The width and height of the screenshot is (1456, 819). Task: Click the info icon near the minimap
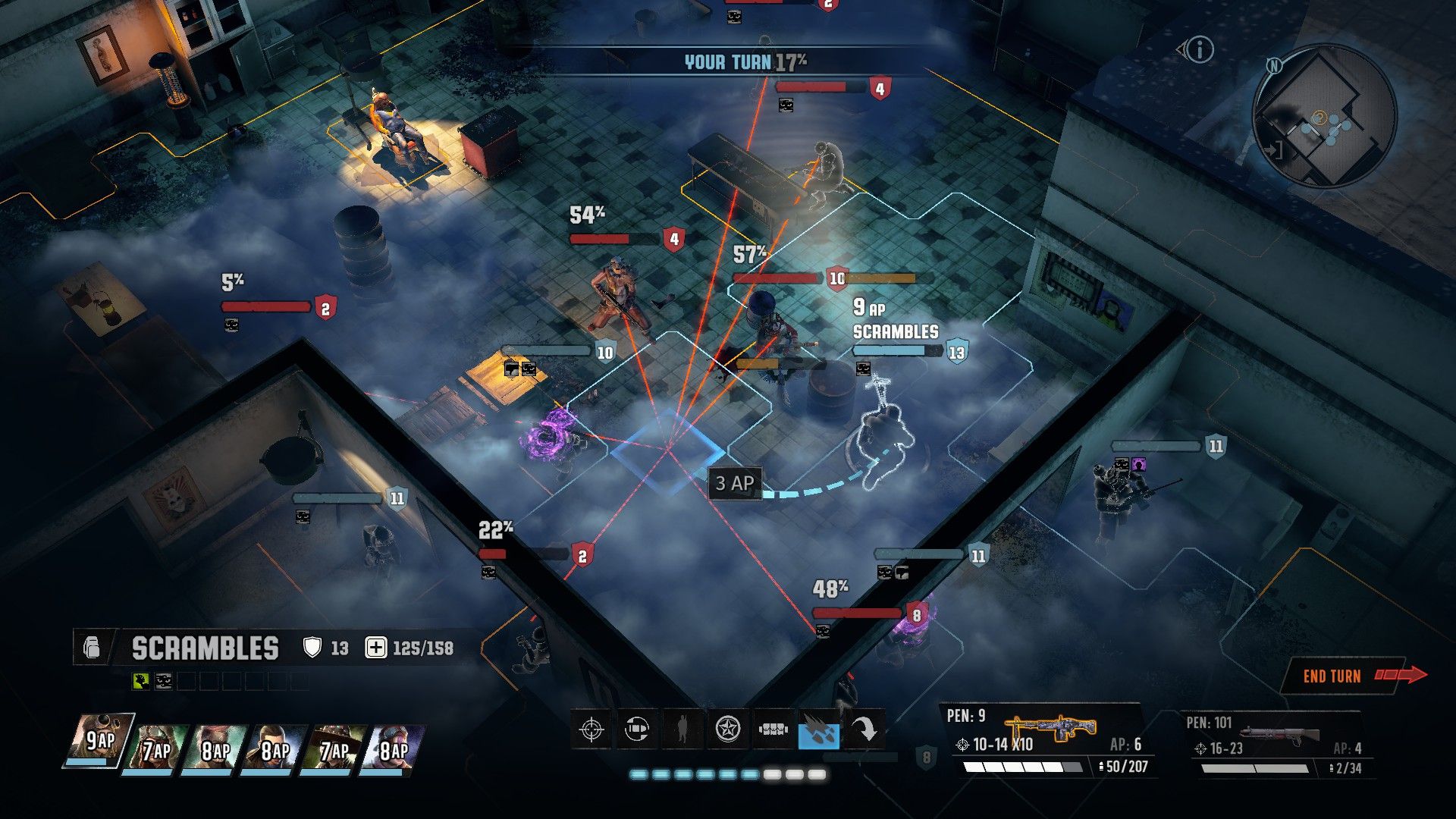[x=1199, y=50]
